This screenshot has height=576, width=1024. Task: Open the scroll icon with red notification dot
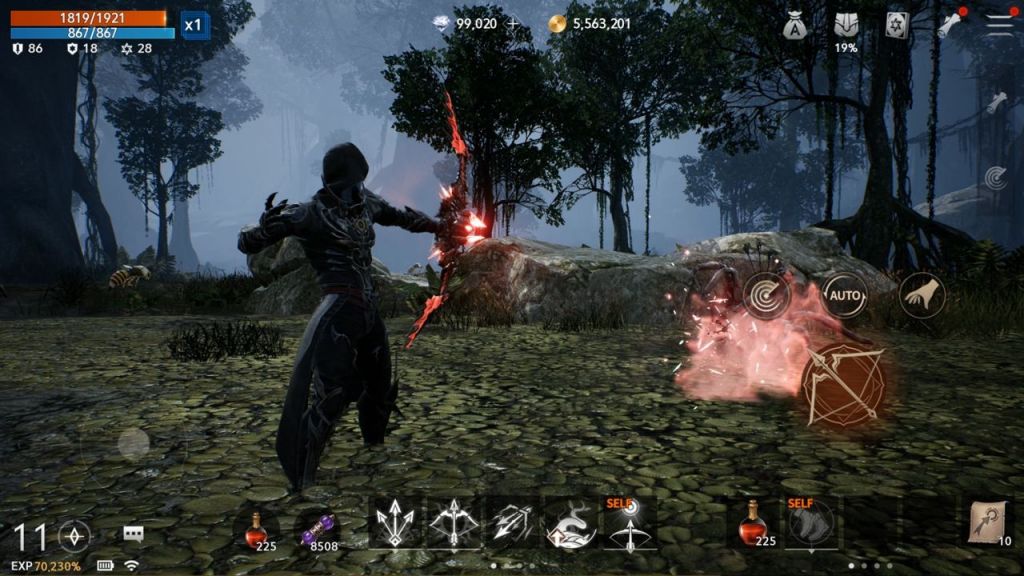pyautogui.click(x=949, y=25)
